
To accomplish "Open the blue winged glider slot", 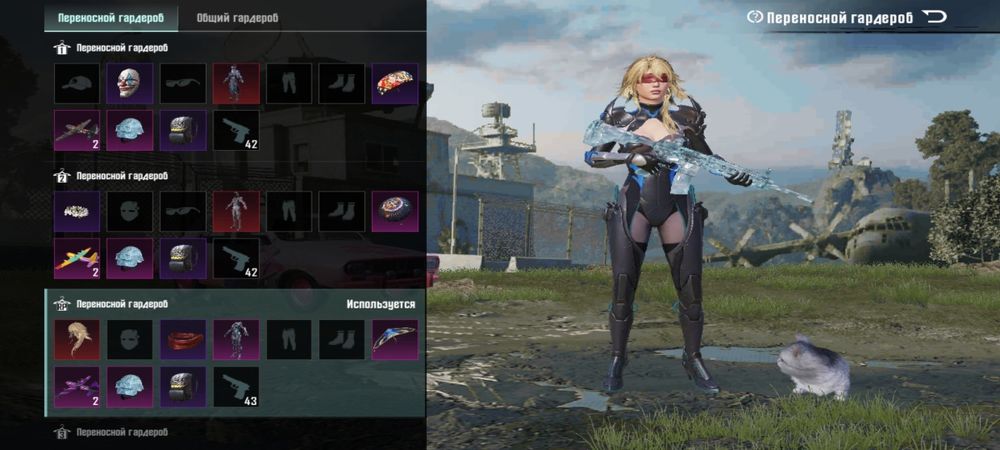I will click(395, 340).
